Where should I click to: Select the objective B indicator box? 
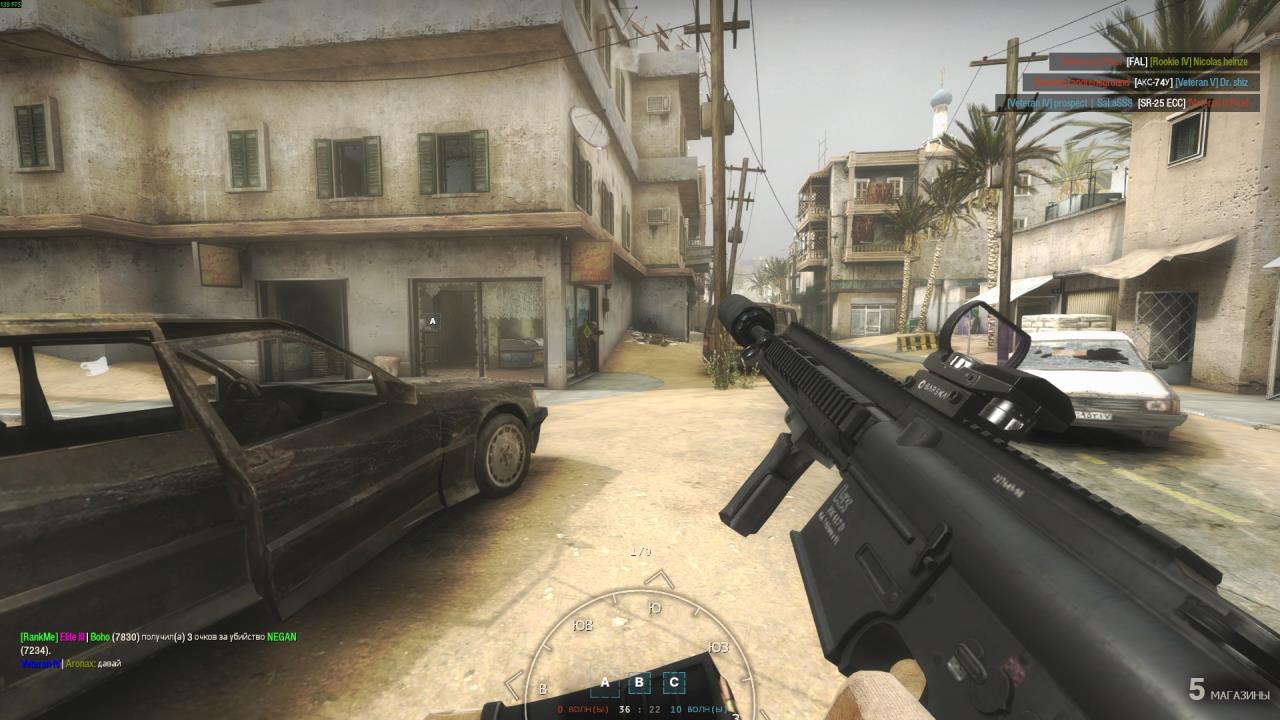point(639,684)
